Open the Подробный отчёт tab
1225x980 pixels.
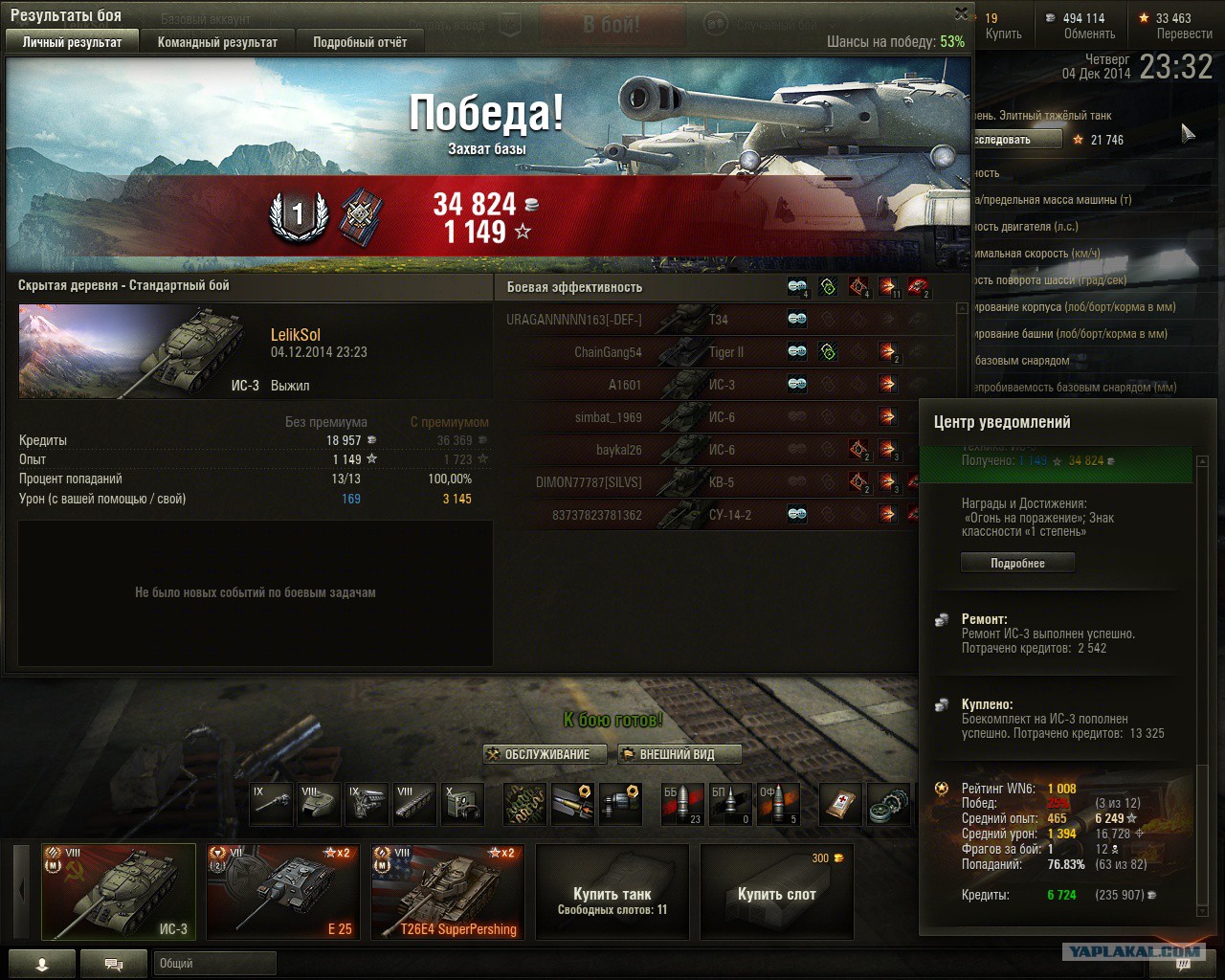coord(360,42)
